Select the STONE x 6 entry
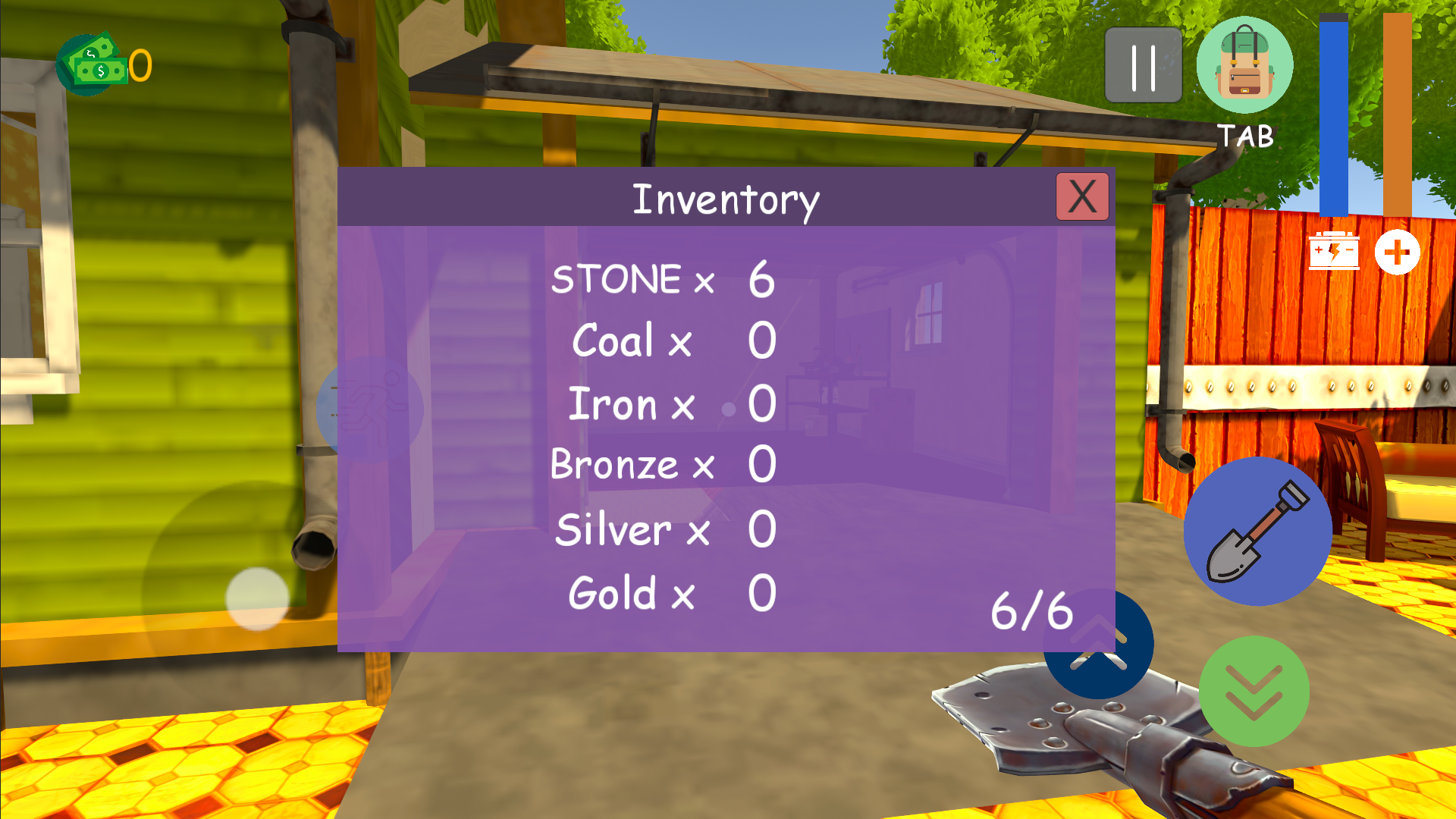 tap(664, 281)
